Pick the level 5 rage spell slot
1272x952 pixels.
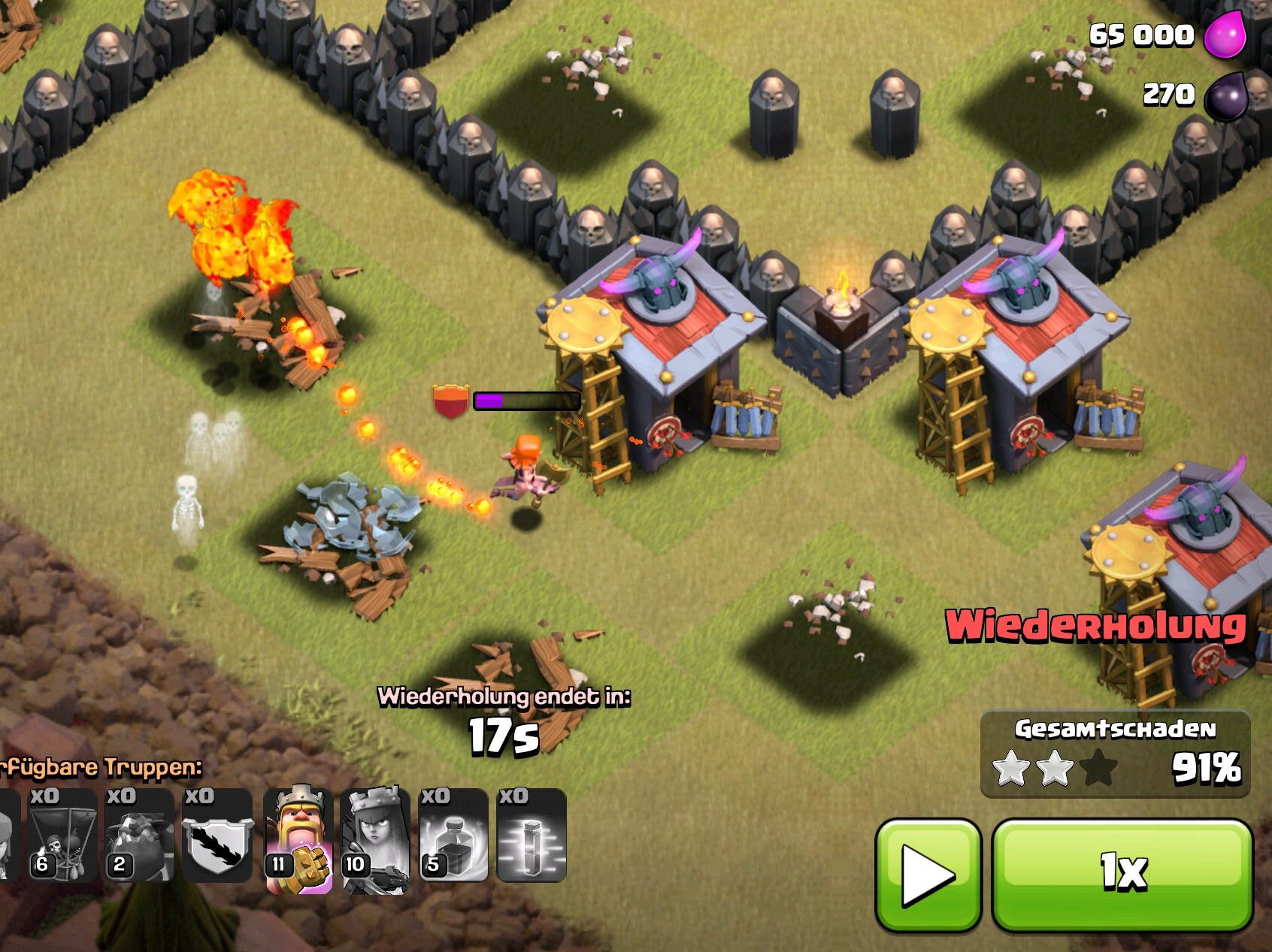pyautogui.click(x=453, y=836)
